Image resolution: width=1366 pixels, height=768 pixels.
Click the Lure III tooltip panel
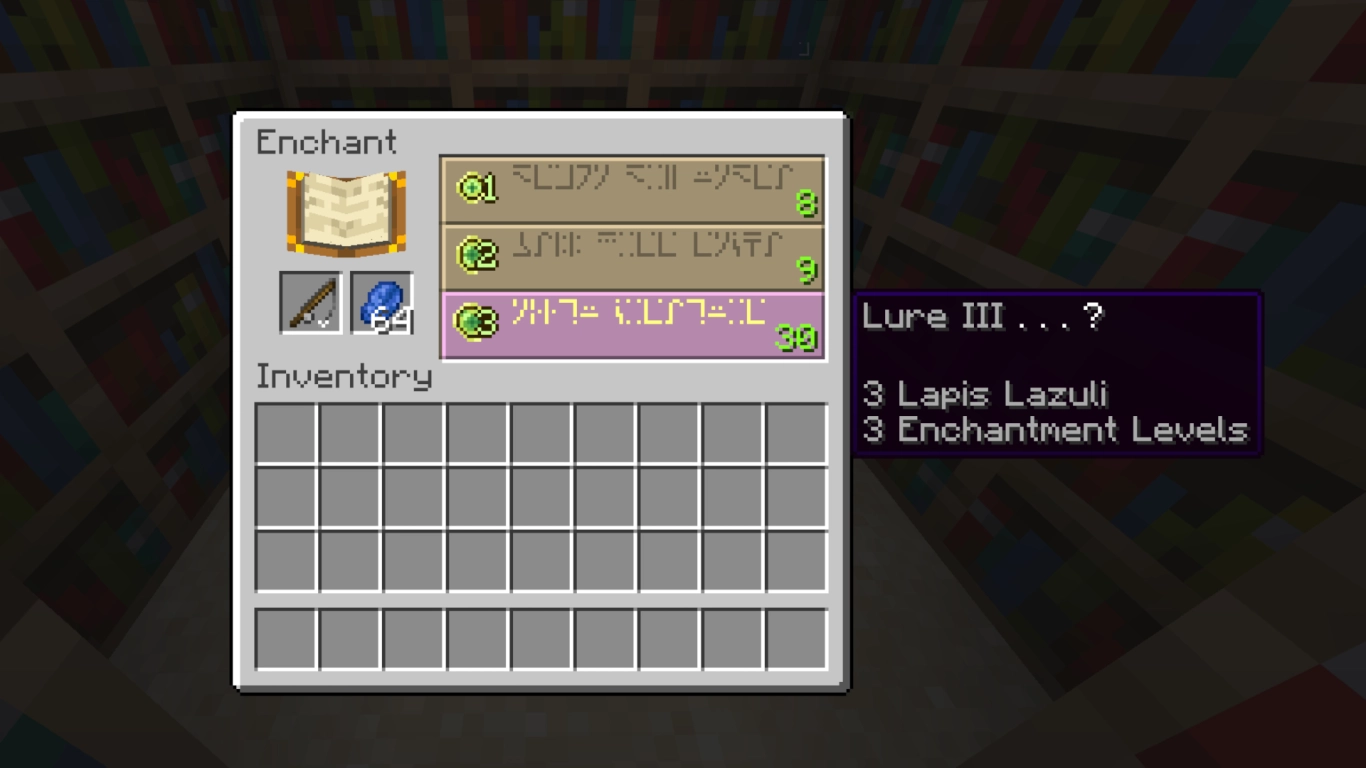coord(1055,375)
